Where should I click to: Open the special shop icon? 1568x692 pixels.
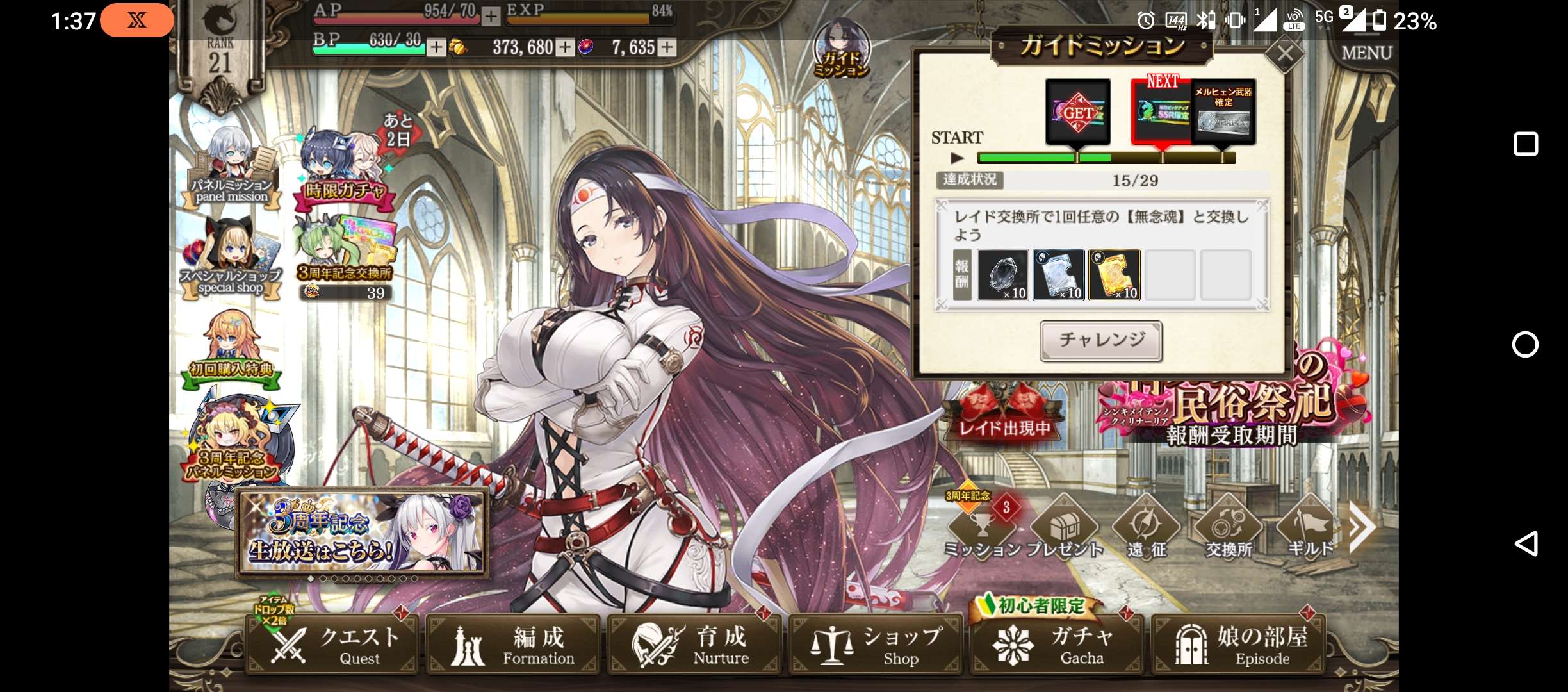[x=231, y=259]
